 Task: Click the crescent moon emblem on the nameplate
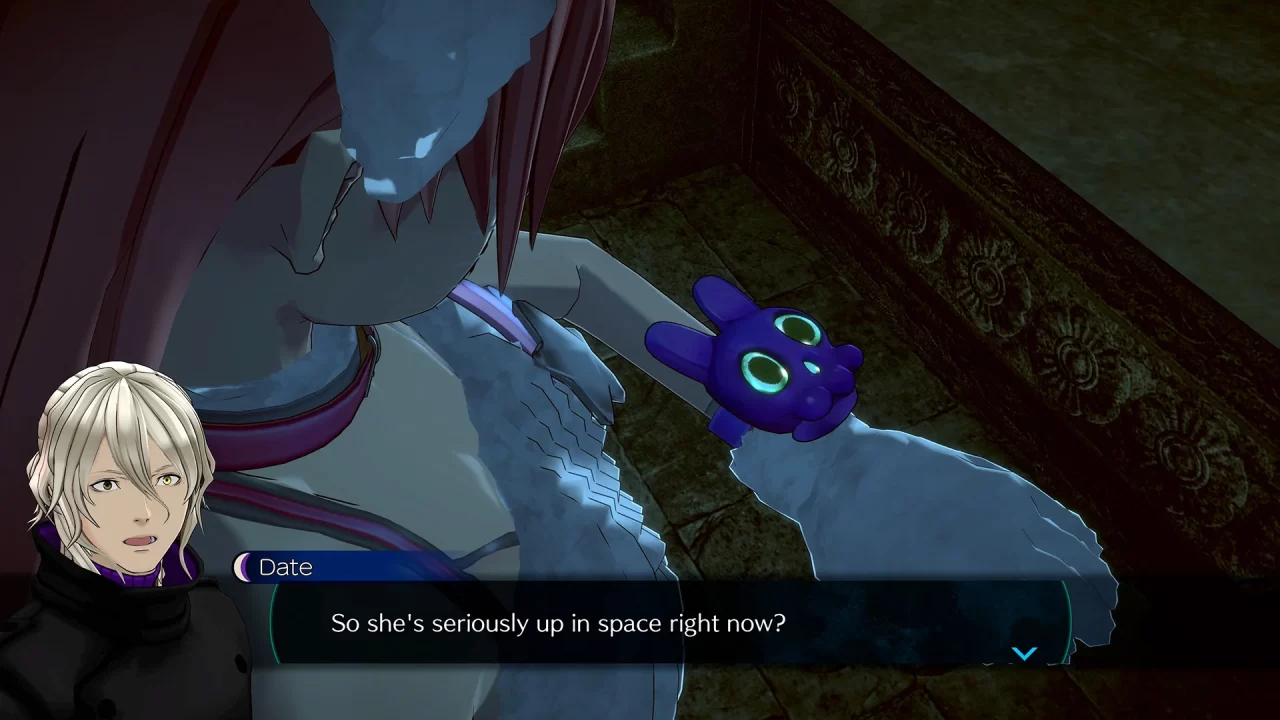coord(243,567)
